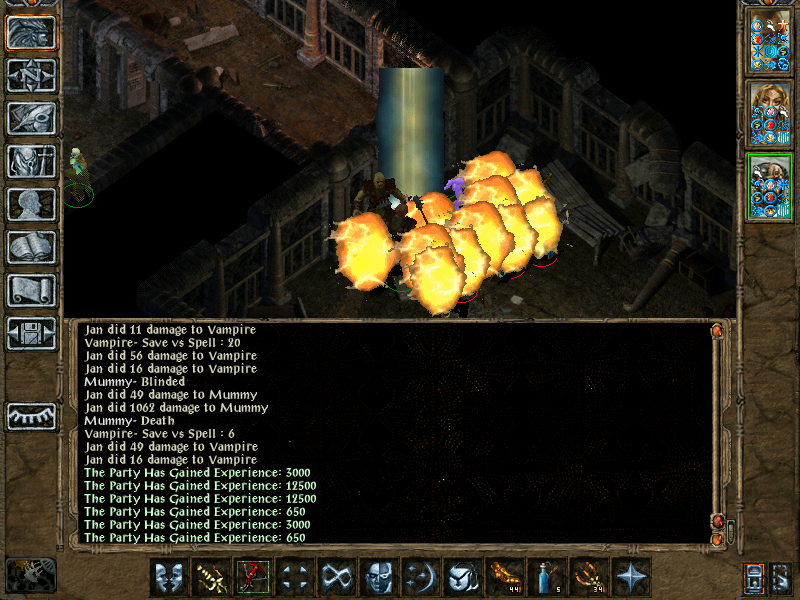Open the mage spellbook button
The height and width of the screenshot is (600, 800).
tap(32, 247)
